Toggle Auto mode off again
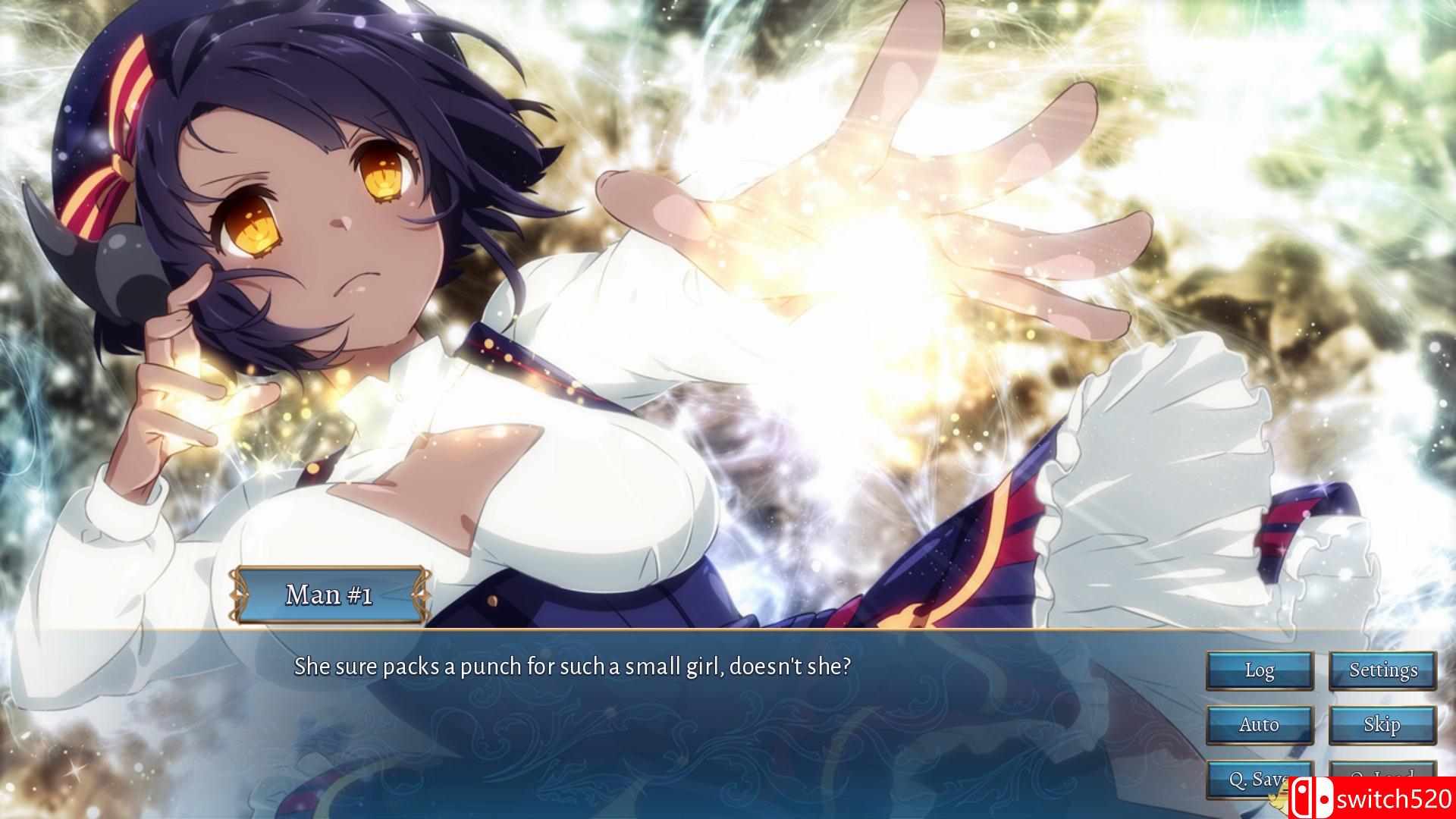This screenshot has height=819, width=1456. [1259, 725]
